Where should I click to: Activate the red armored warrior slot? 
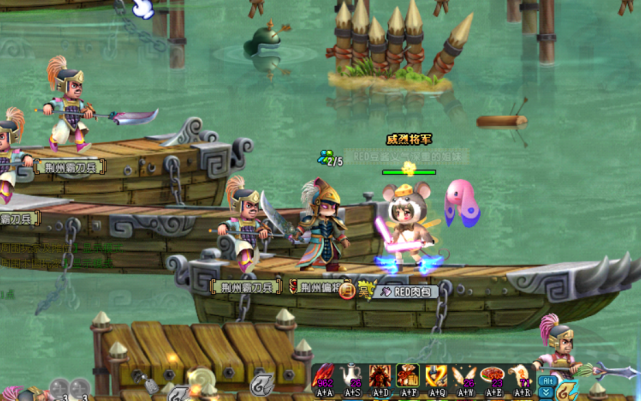[381, 377]
